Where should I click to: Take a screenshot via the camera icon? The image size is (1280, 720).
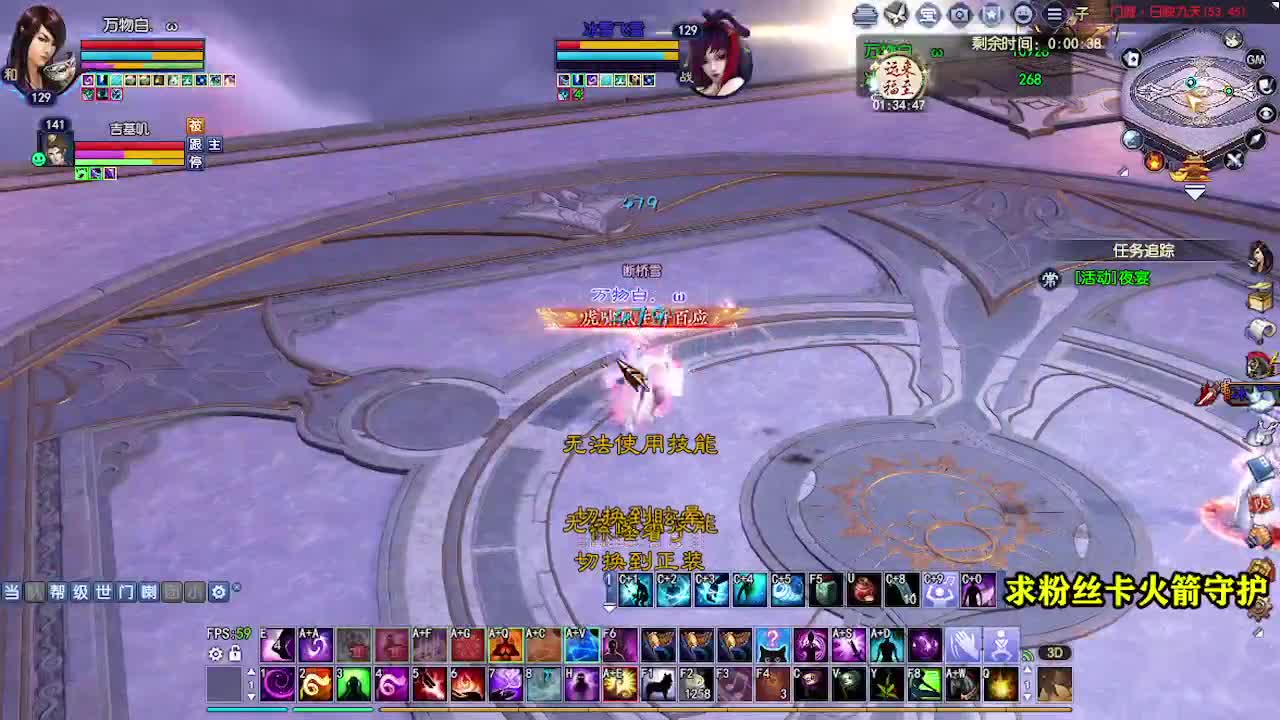click(x=960, y=14)
